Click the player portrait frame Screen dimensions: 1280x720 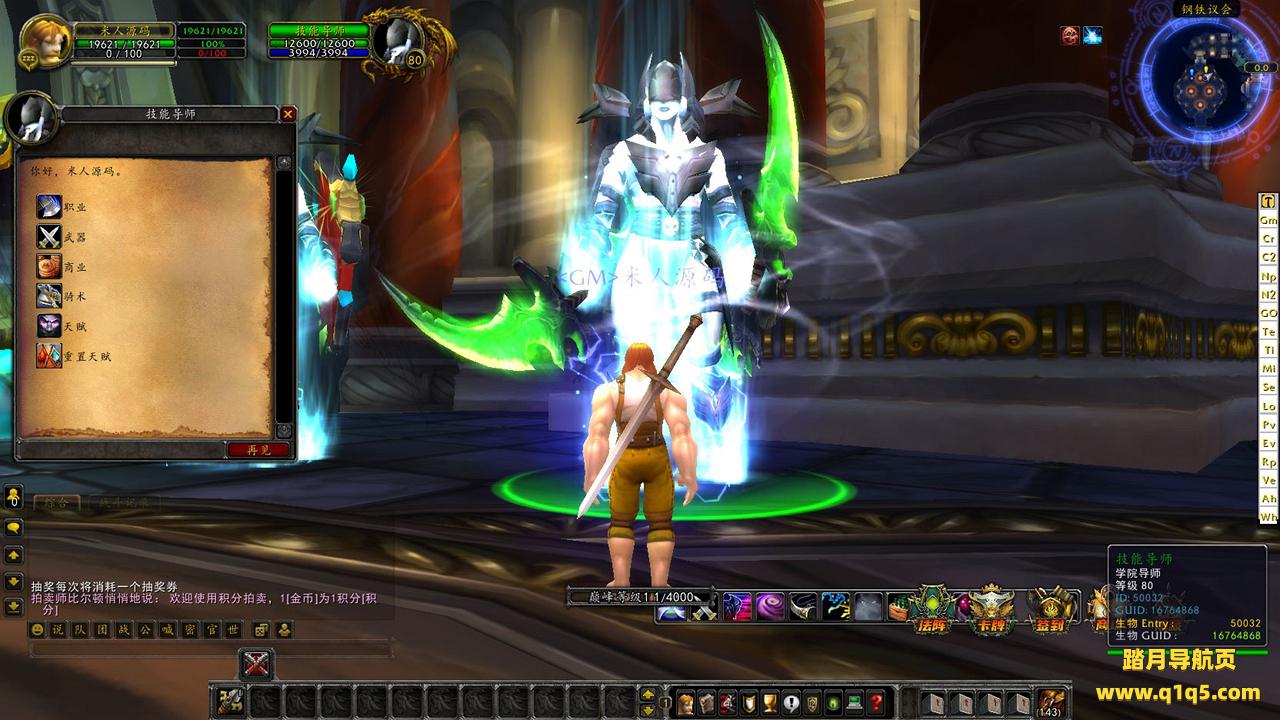tap(45, 40)
